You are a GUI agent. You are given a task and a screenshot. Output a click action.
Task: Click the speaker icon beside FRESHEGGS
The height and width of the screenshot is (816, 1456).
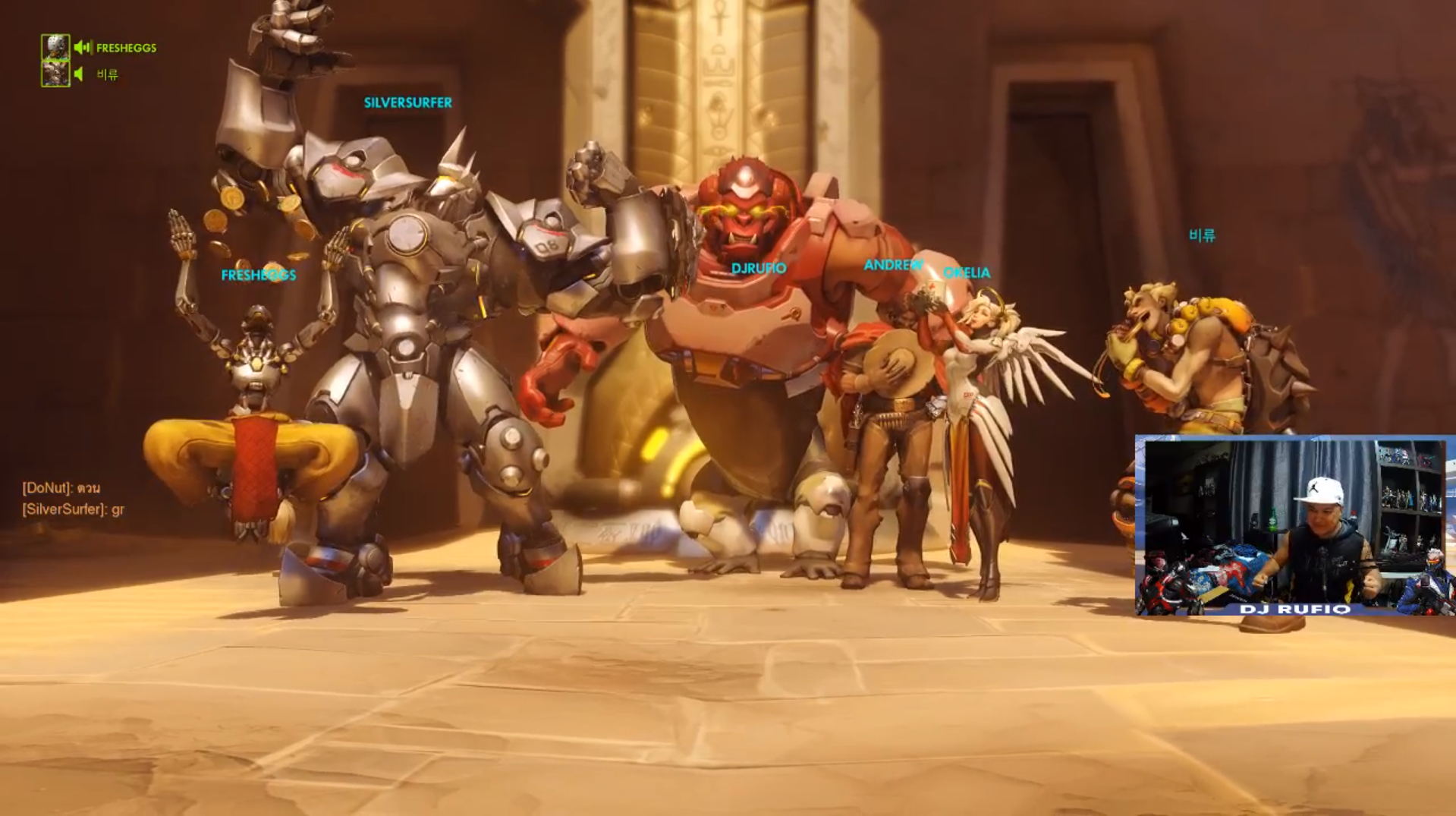click(x=83, y=48)
